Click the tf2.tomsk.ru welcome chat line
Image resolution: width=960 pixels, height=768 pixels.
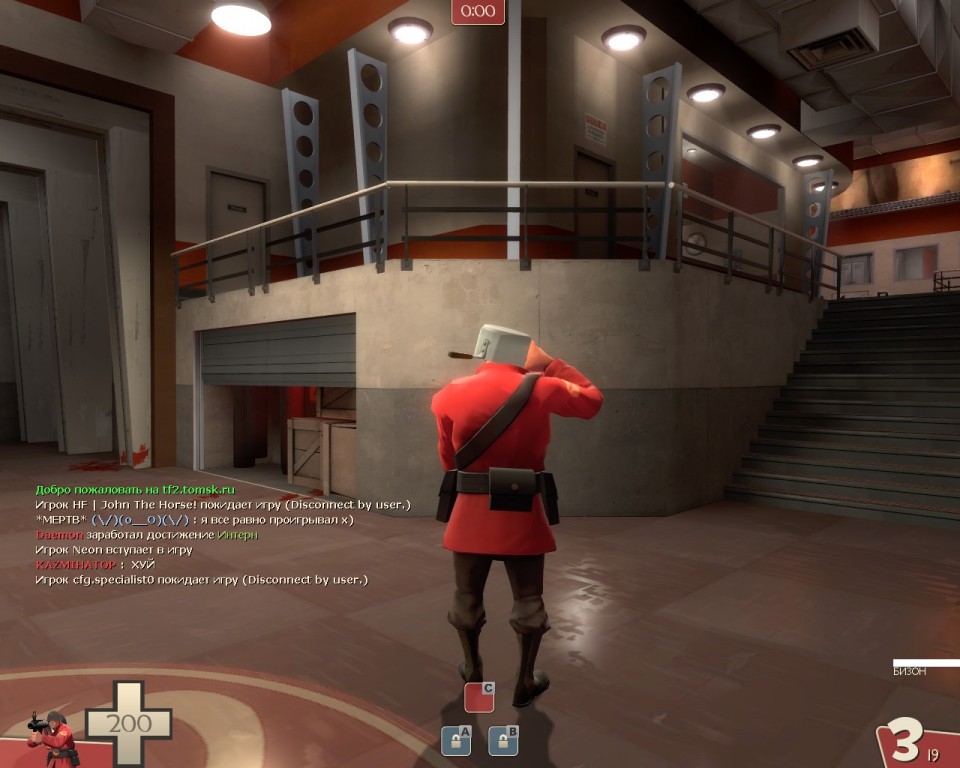click(135, 490)
